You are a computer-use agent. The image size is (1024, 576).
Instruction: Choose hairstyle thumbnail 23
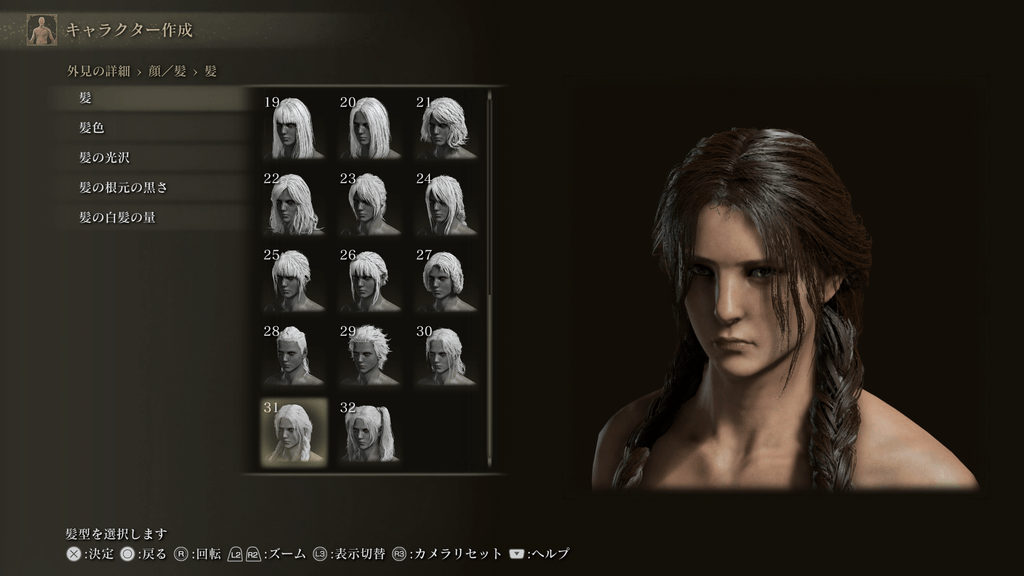click(x=370, y=203)
